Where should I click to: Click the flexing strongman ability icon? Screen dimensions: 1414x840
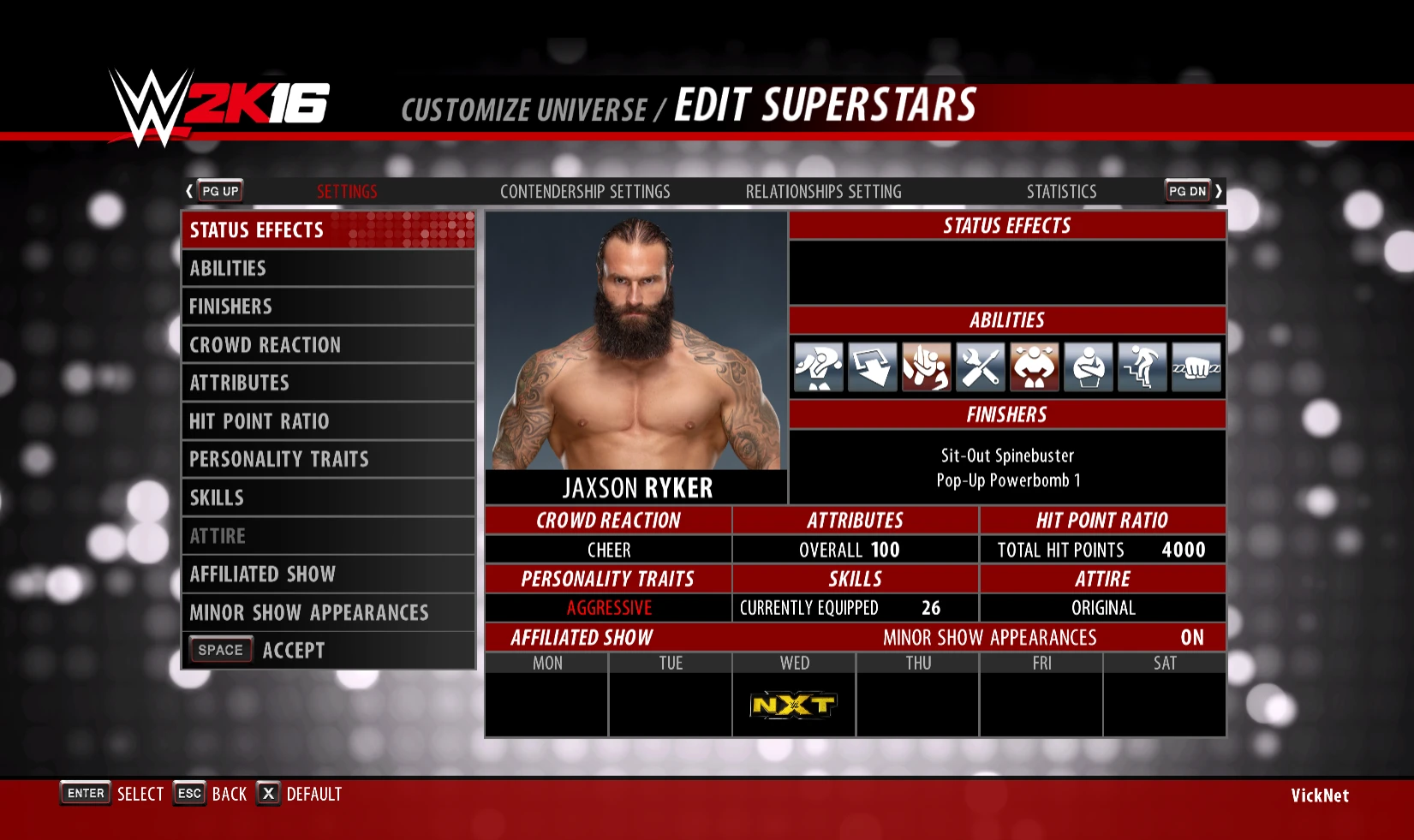click(1035, 366)
